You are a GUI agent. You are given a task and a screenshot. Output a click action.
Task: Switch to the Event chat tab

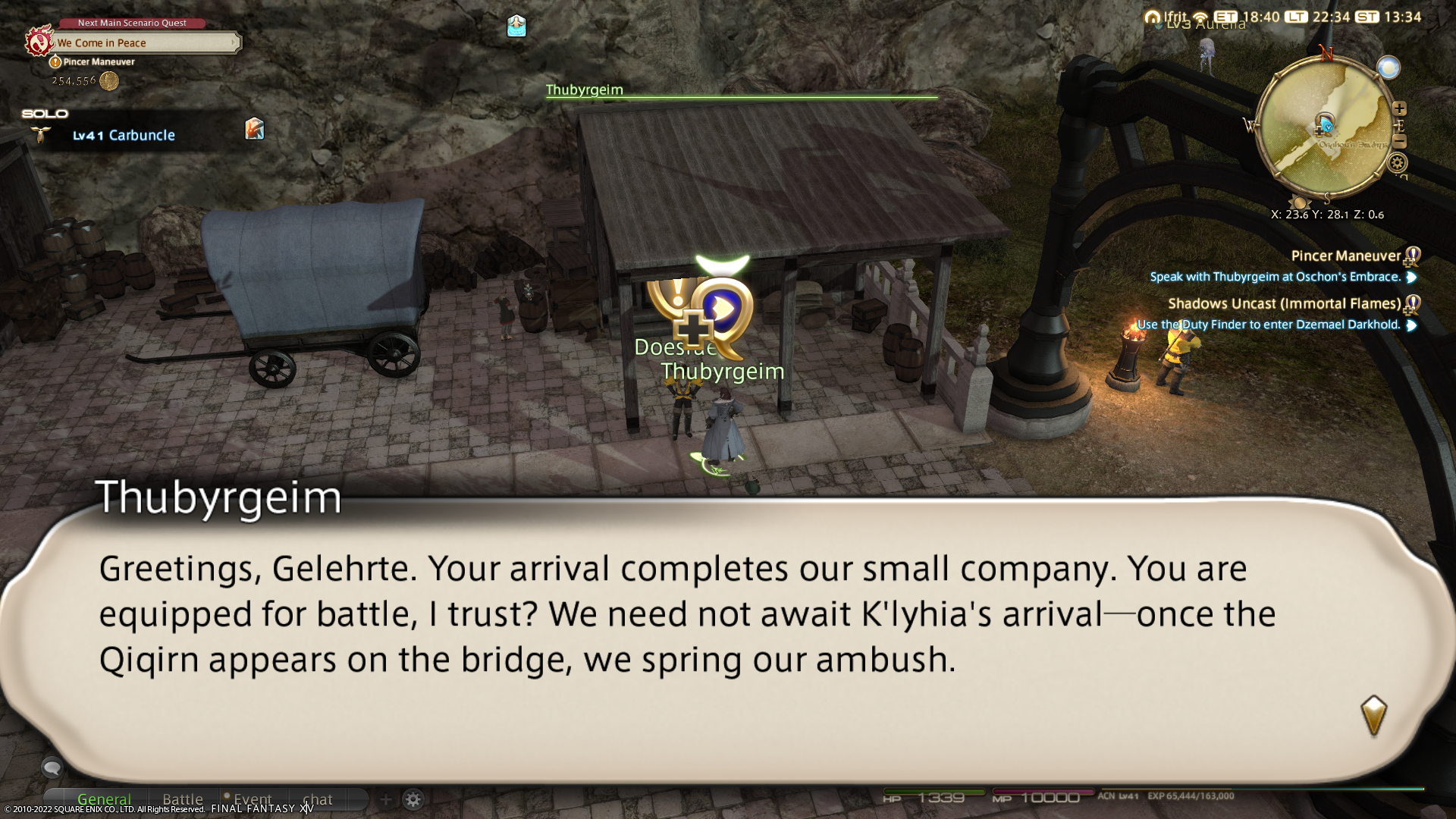coord(252,799)
